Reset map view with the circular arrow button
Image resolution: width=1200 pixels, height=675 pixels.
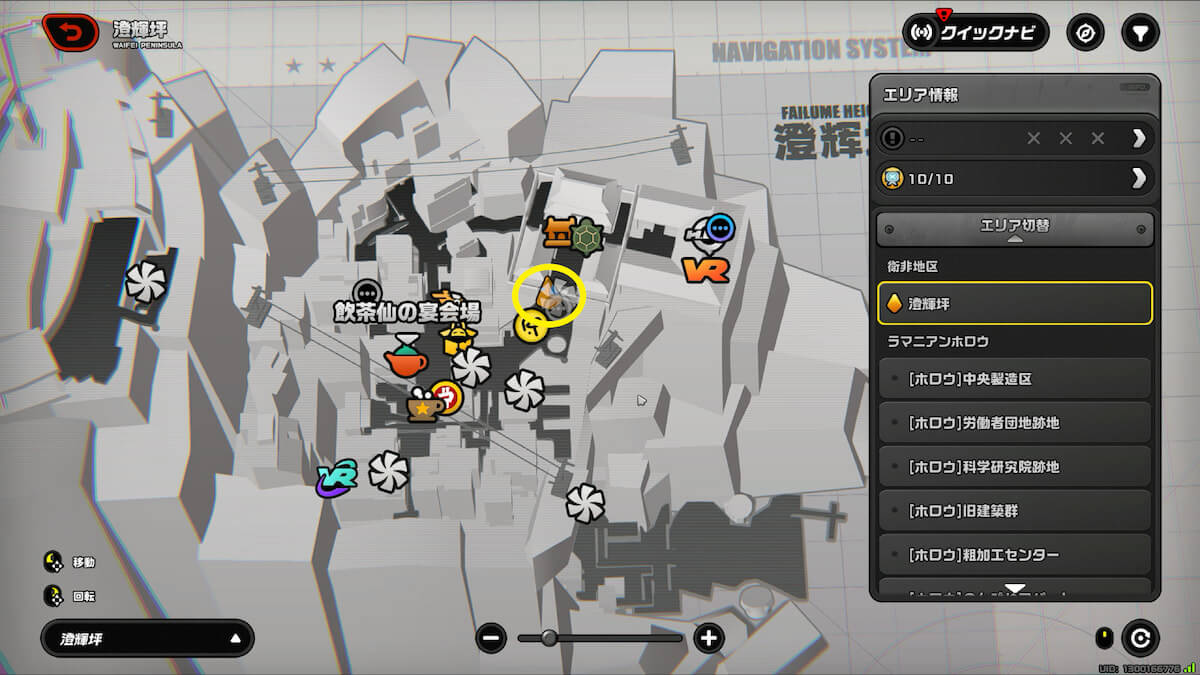point(1139,638)
